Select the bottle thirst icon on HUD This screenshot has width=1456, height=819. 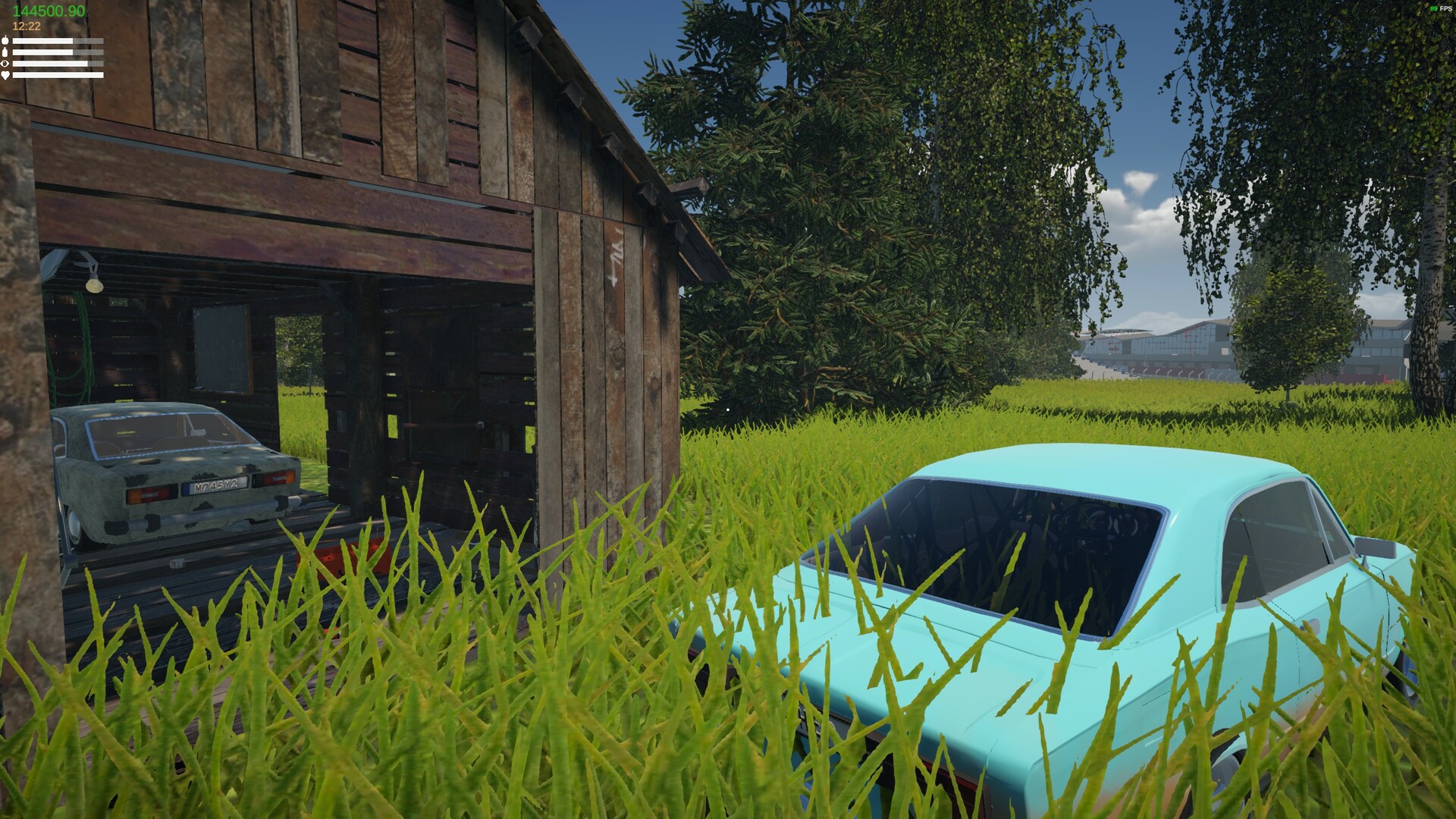(5, 52)
